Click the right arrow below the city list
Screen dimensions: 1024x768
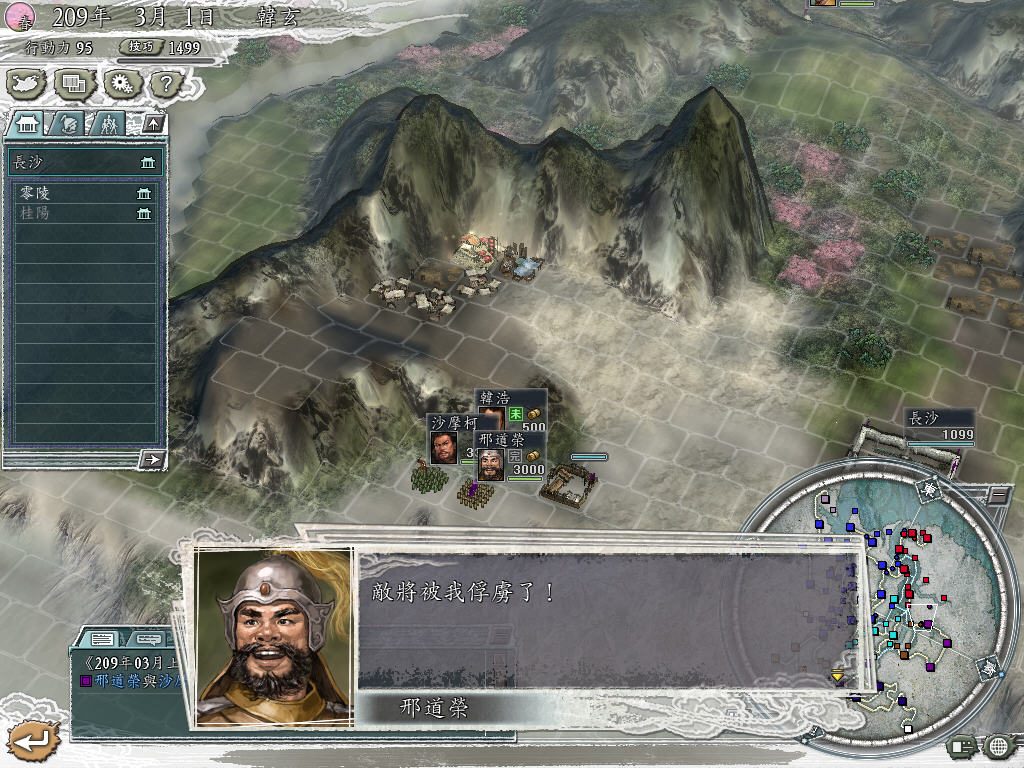pos(152,459)
